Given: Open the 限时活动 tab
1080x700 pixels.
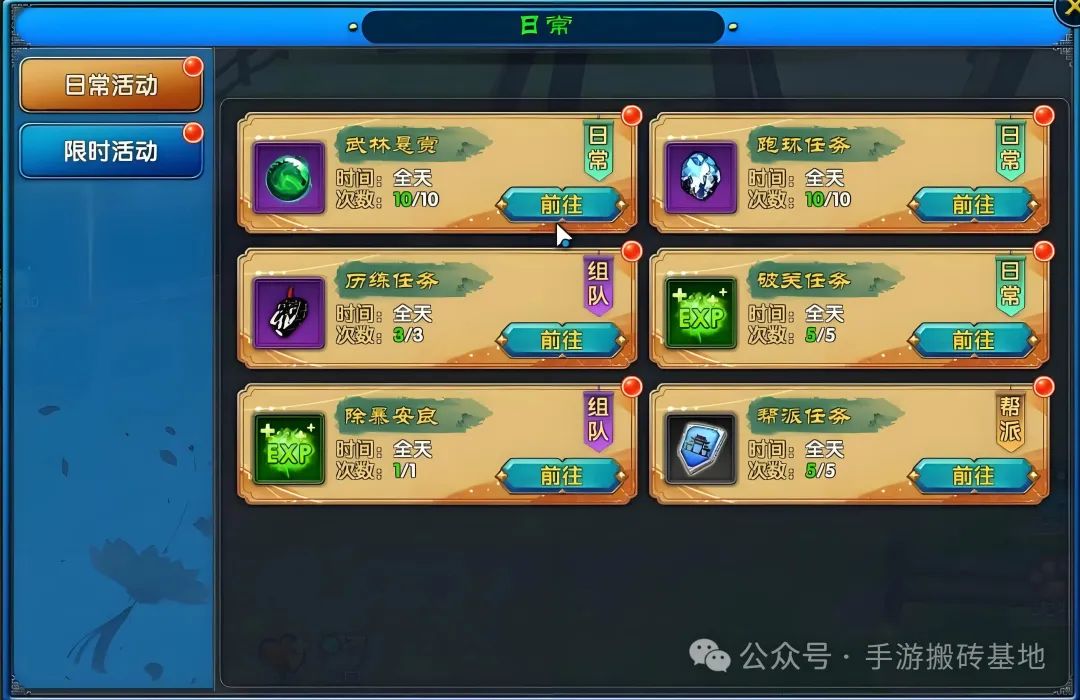Looking at the screenshot, I should tap(110, 152).
